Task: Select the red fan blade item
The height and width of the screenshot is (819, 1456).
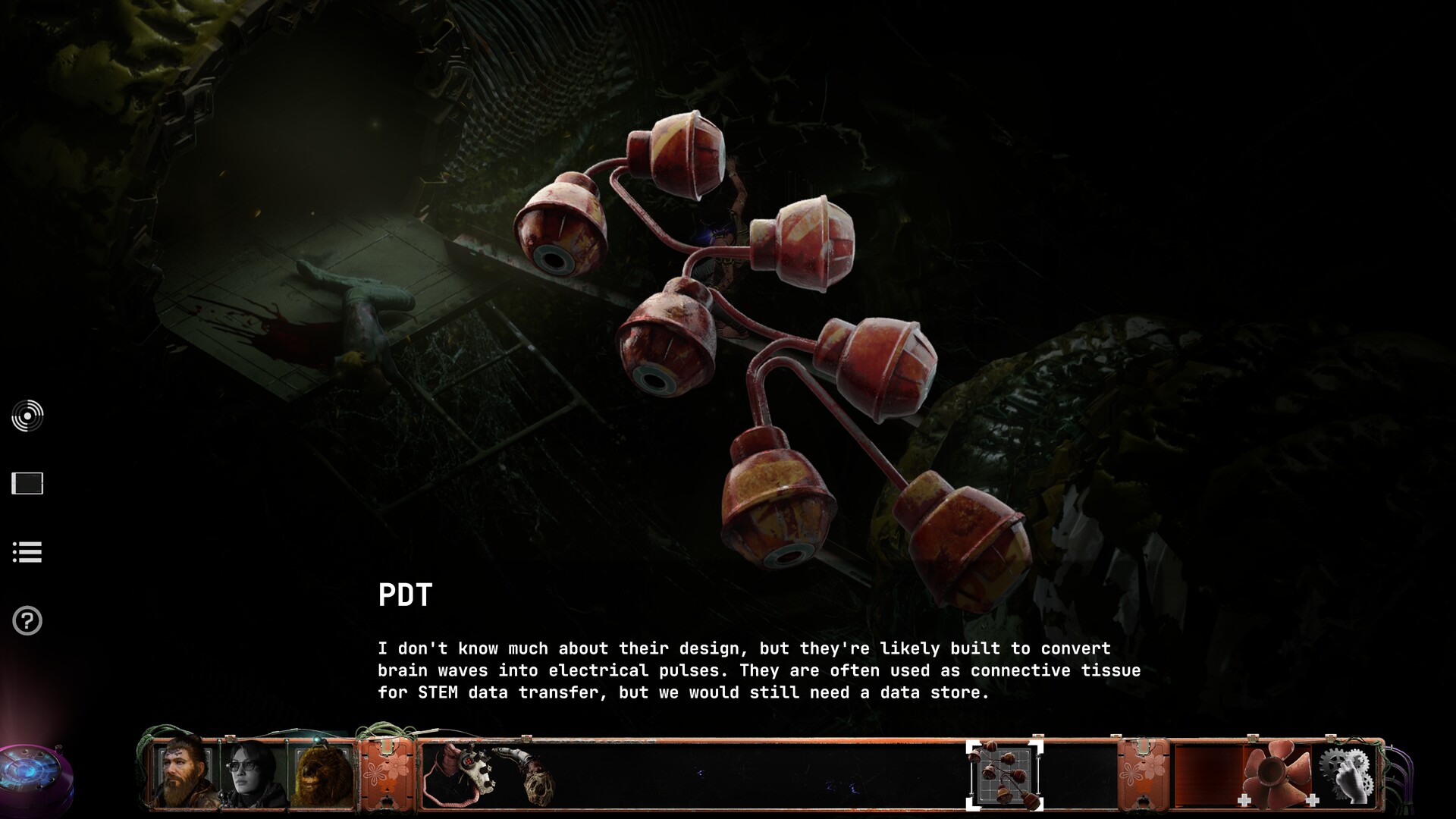Action: click(x=1277, y=775)
